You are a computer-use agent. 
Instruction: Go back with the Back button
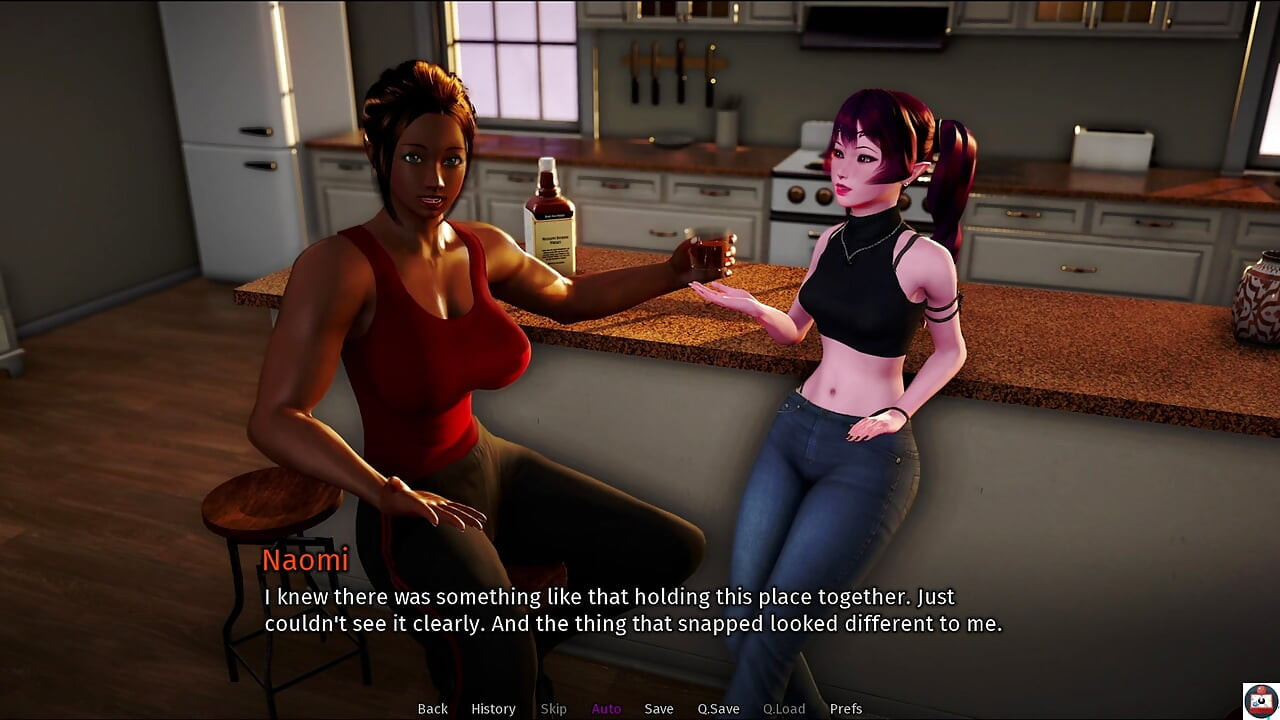pyautogui.click(x=432, y=709)
